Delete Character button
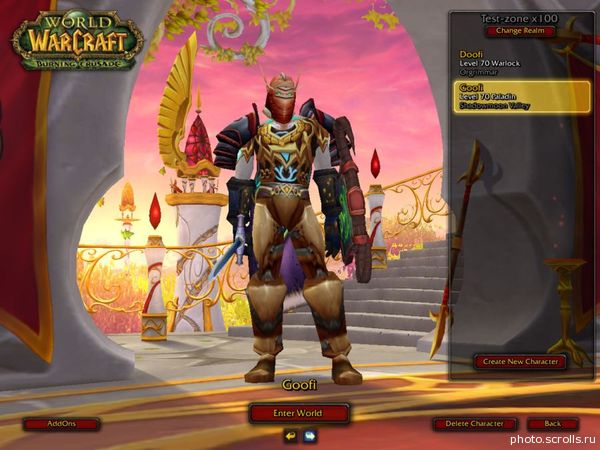 (x=474, y=424)
